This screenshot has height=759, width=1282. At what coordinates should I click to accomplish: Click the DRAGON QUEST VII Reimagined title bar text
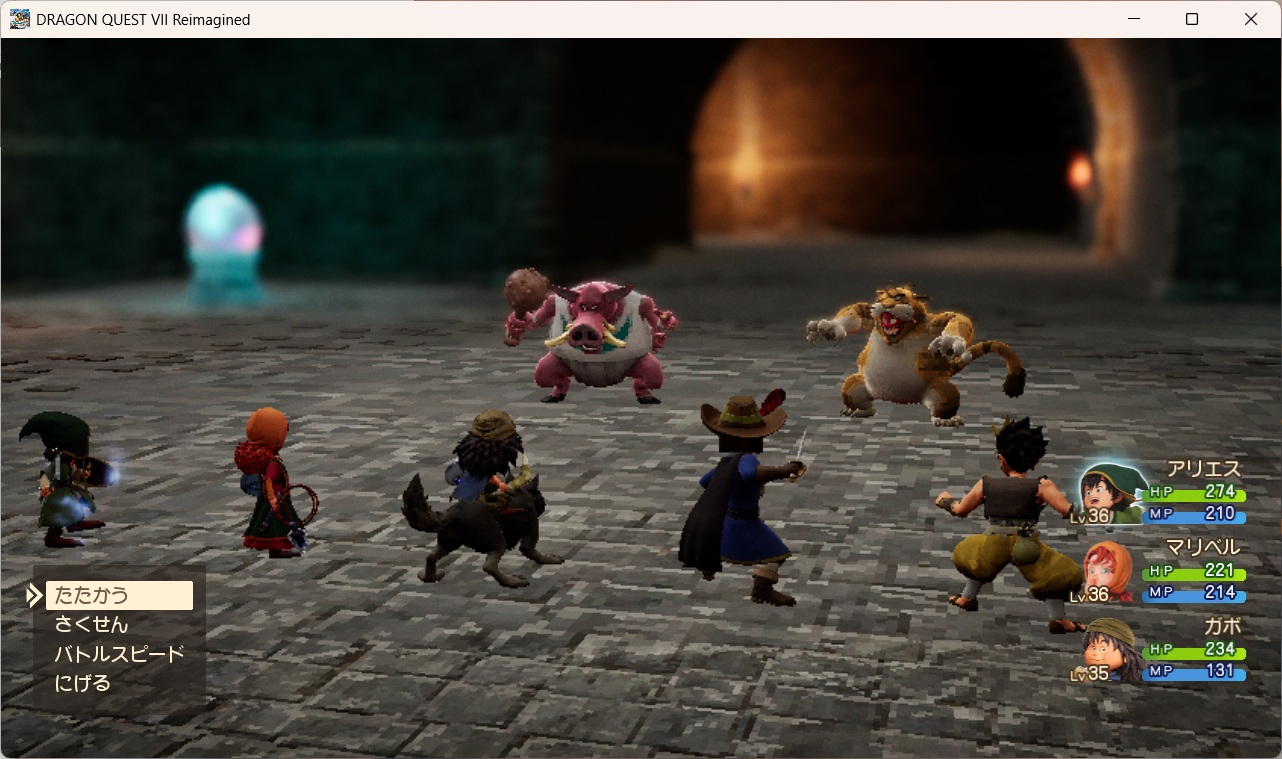click(x=143, y=19)
